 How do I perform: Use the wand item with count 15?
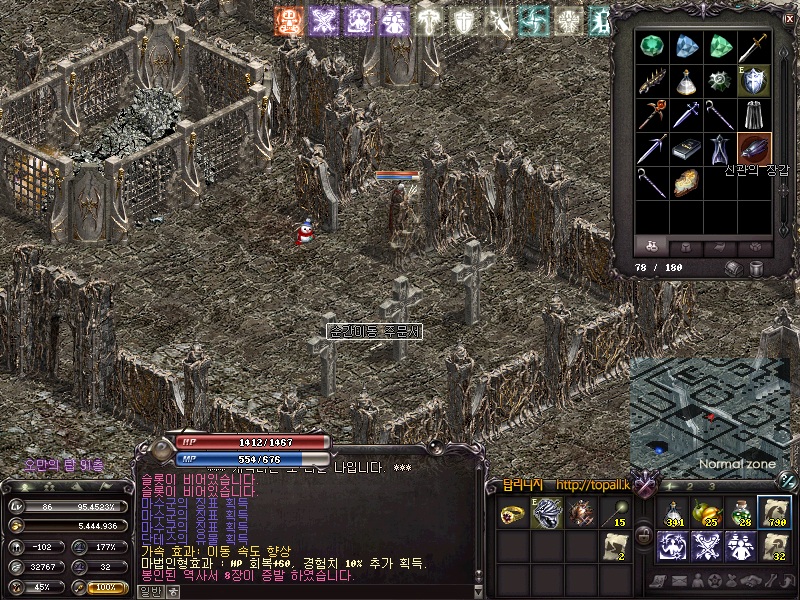coord(614,514)
